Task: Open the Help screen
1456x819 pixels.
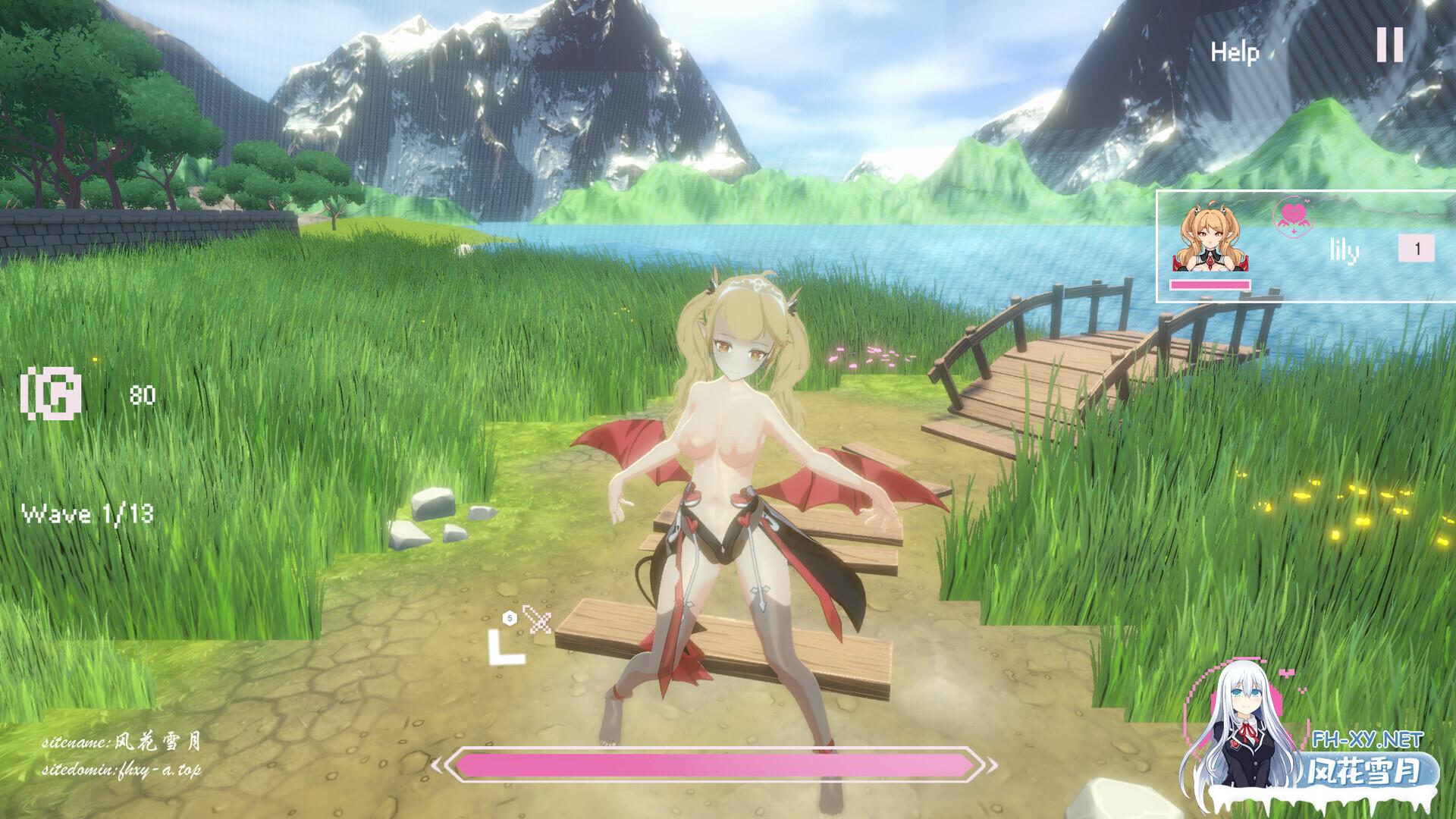Action: [1235, 52]
